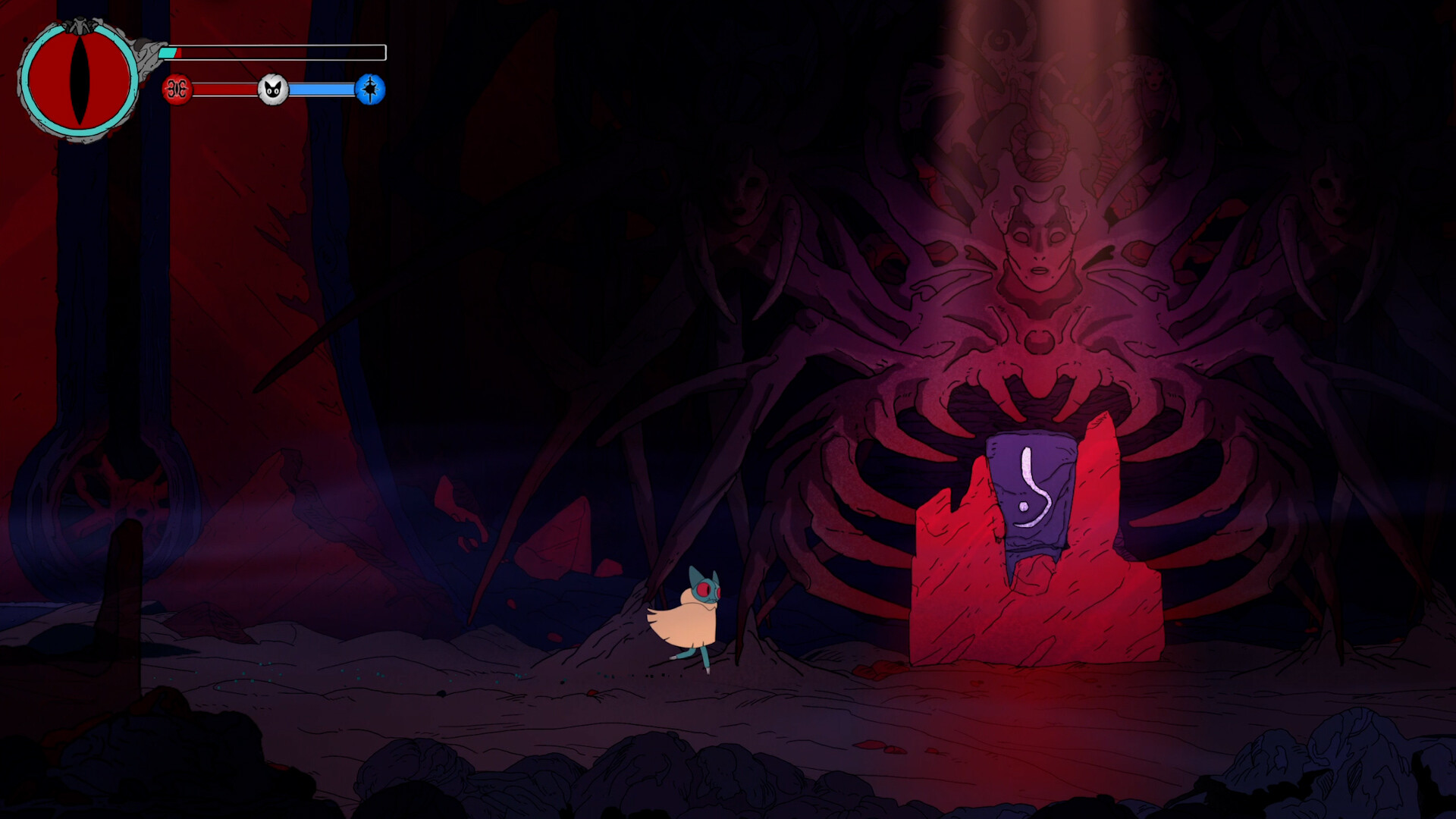Select the red insect sigil icon
Screen dimensions: 1456x819
[177, 90]
